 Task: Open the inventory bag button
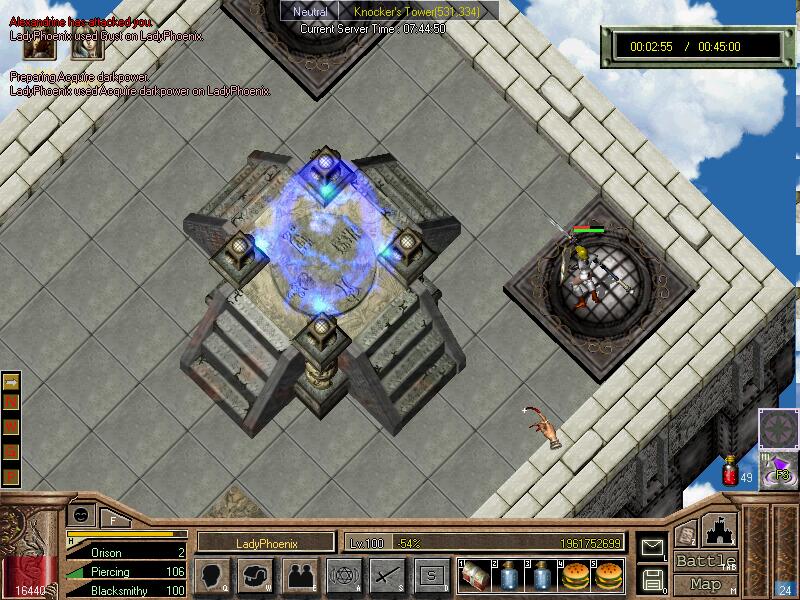[x=255, y=575]
